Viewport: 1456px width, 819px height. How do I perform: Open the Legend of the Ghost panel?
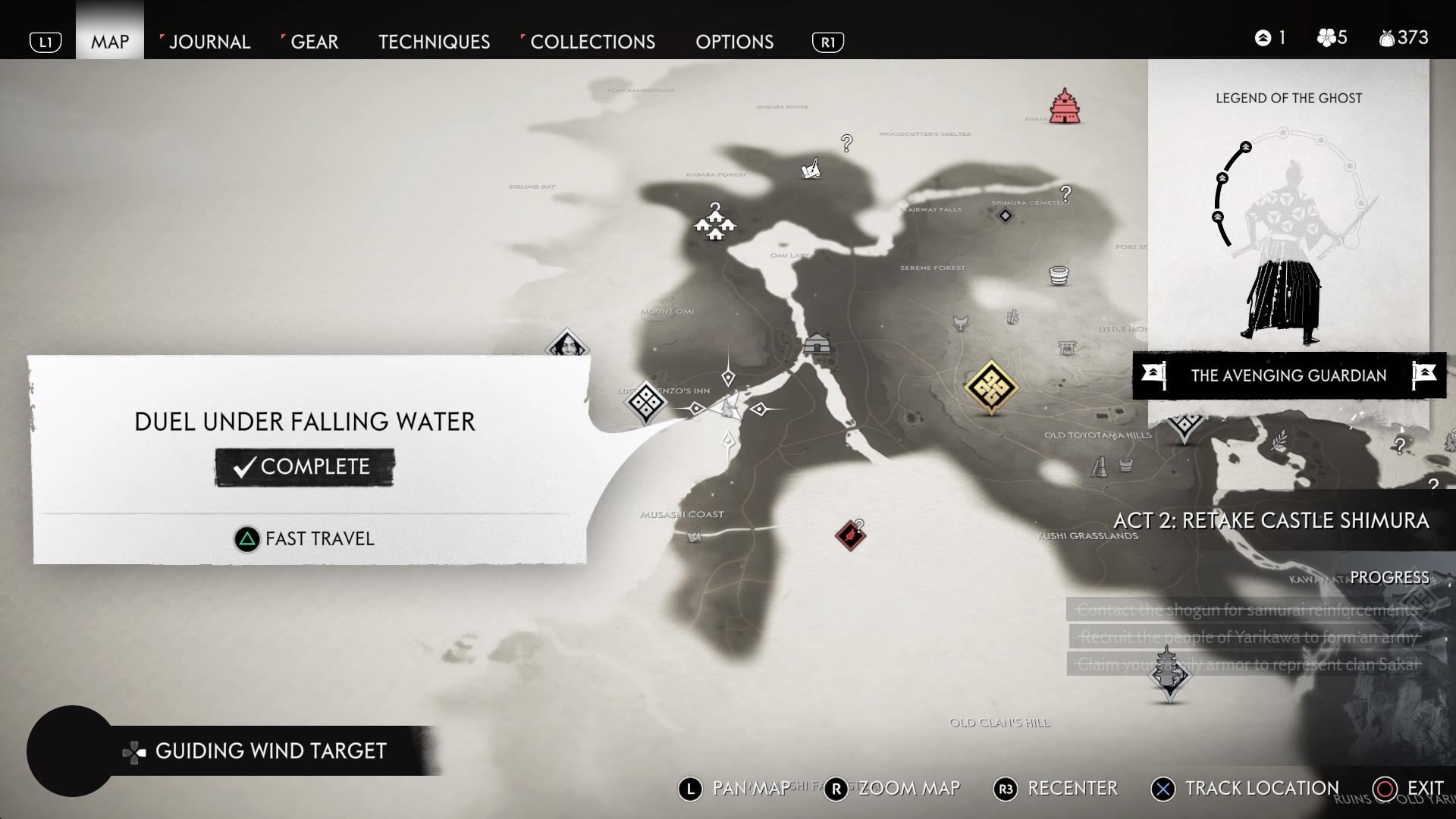click(x=1288, y=227)
